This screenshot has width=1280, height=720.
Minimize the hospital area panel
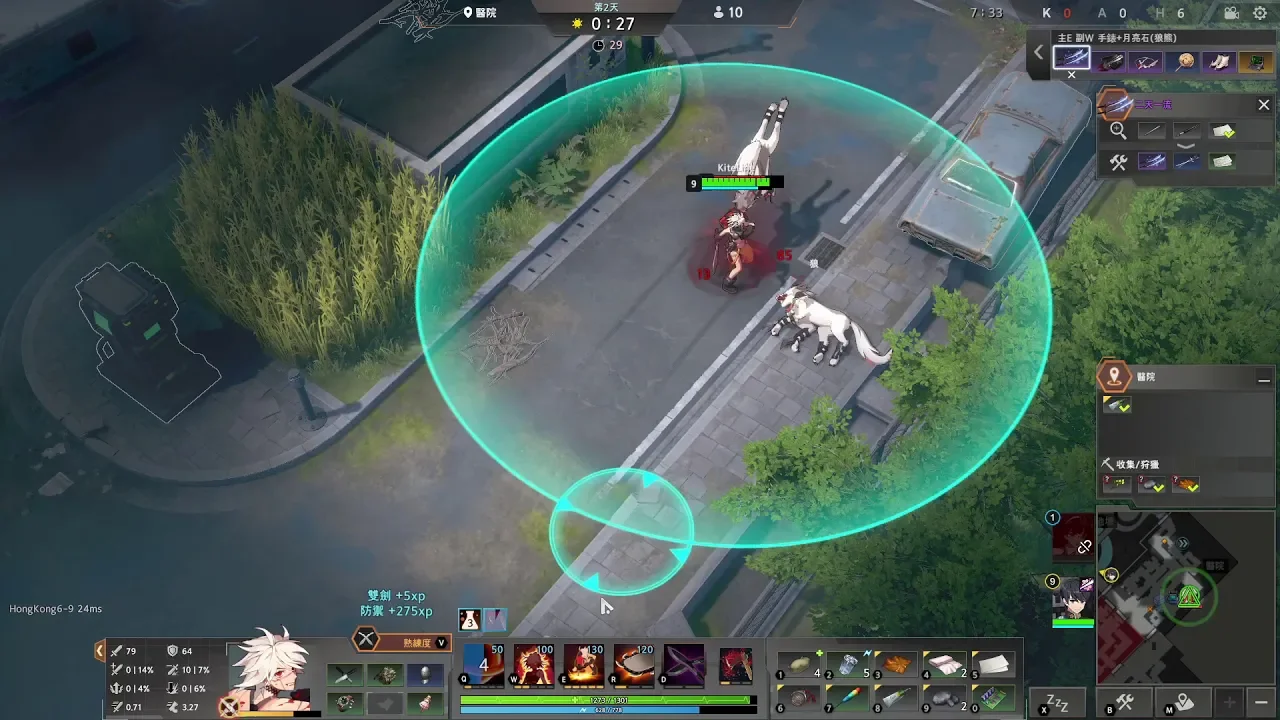click(1263, 379)
